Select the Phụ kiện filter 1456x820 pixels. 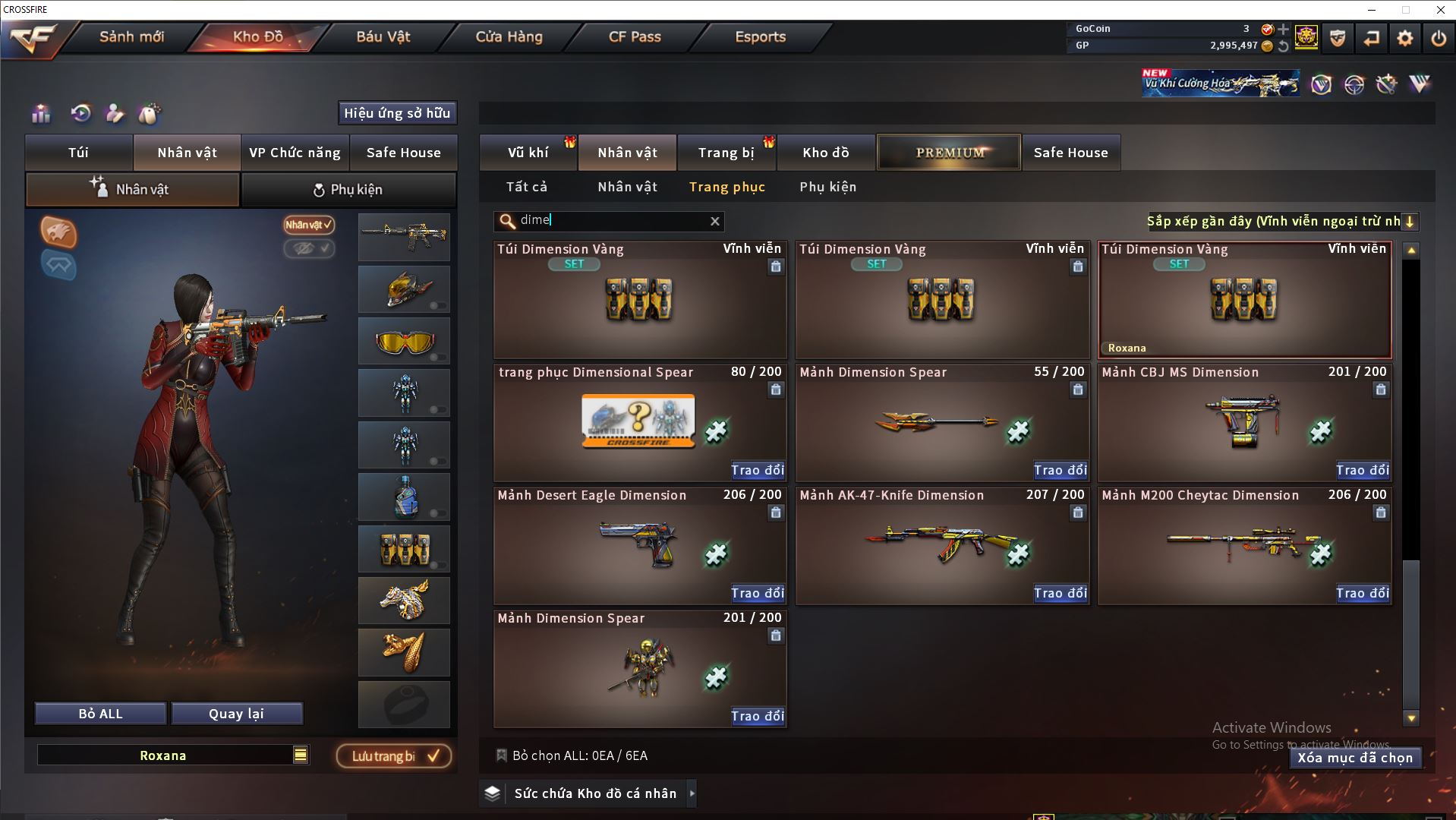point(827,187)
